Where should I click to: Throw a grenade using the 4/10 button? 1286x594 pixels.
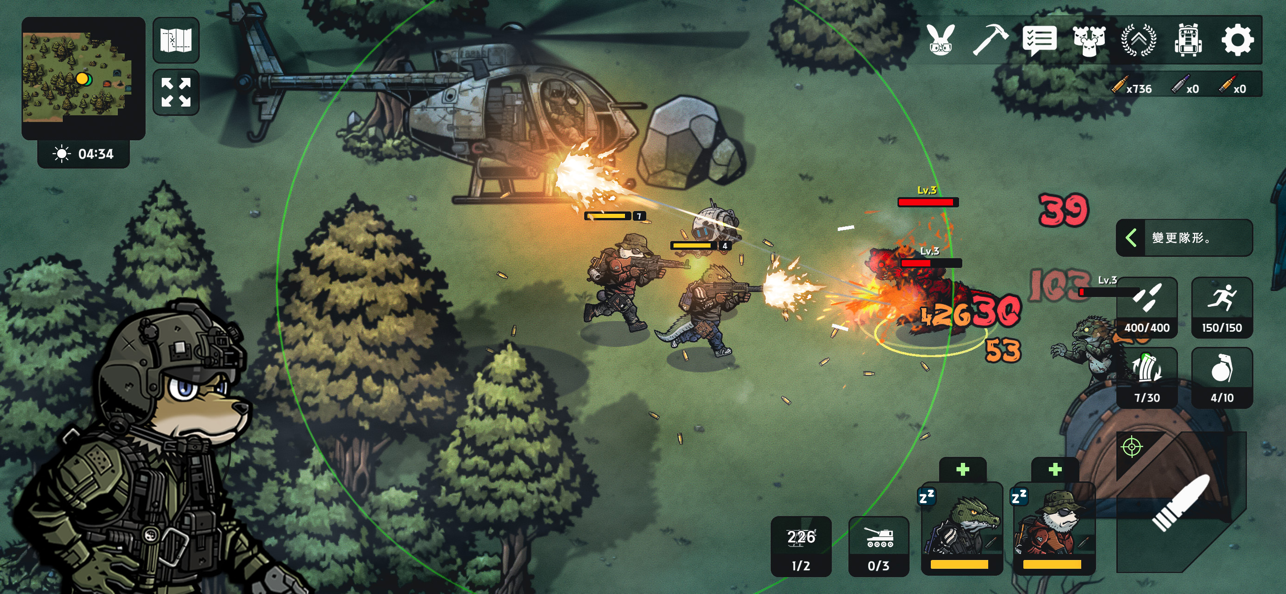pos(1221,378)
